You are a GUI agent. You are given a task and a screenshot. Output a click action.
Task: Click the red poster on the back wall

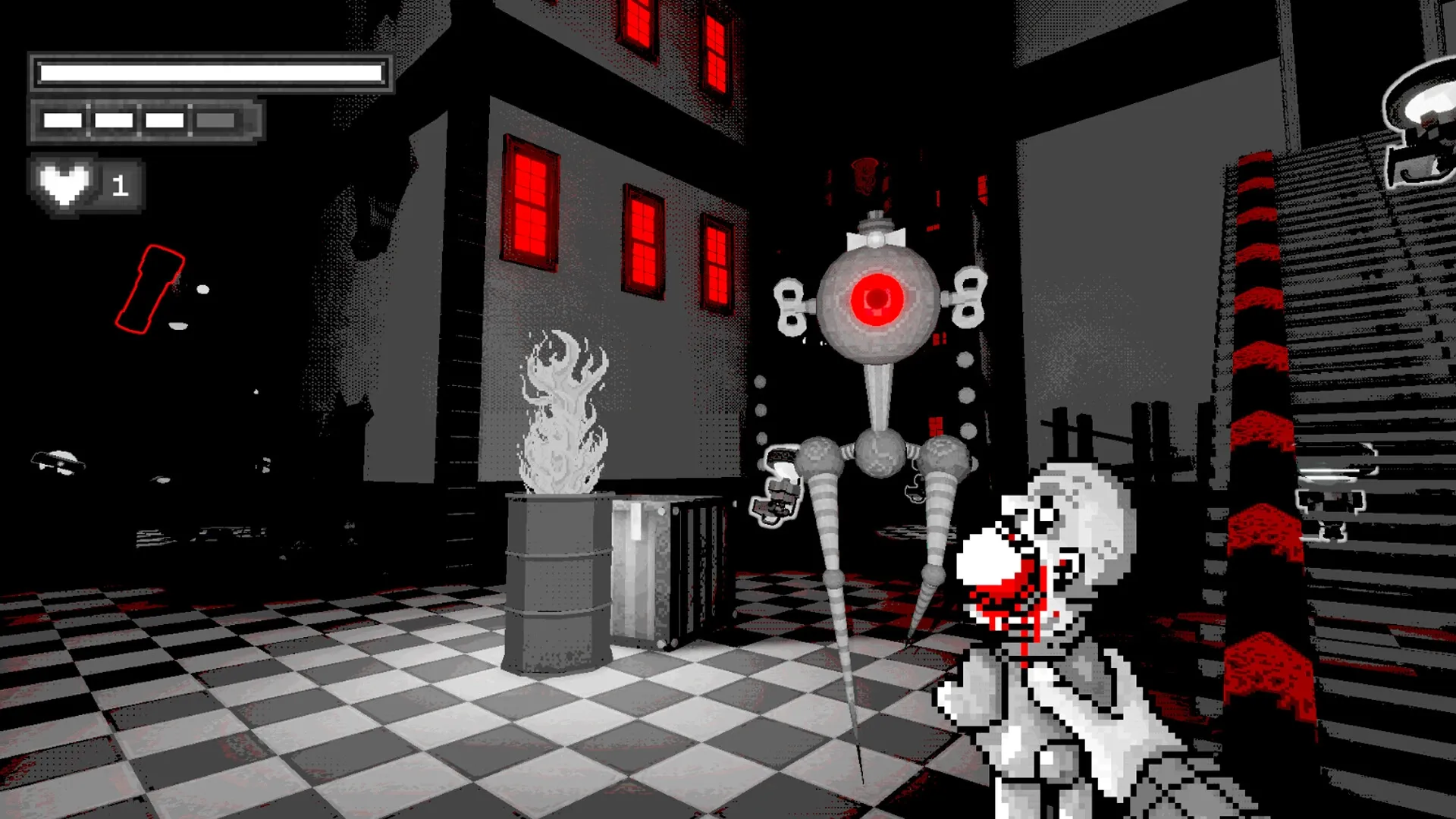click(864, 174)
